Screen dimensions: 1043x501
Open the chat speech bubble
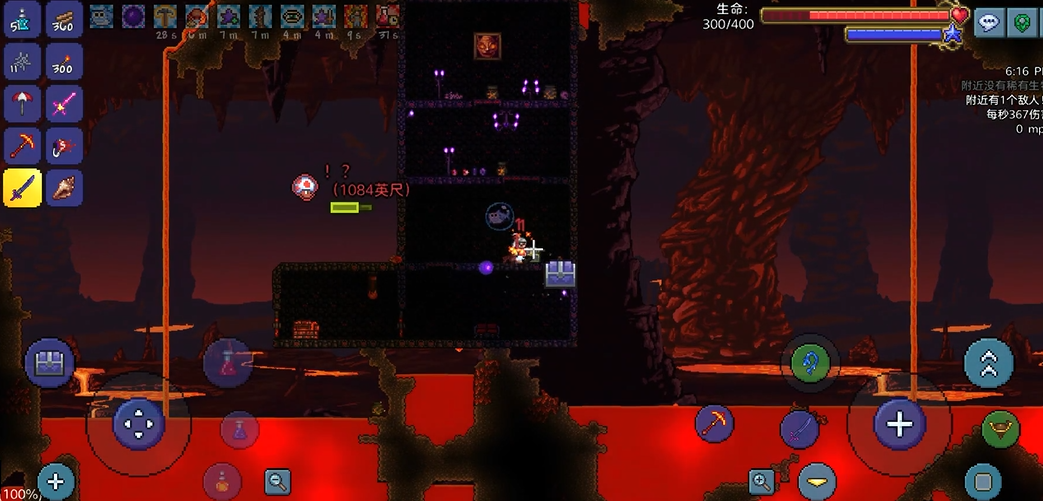click(x=989, y=23)
